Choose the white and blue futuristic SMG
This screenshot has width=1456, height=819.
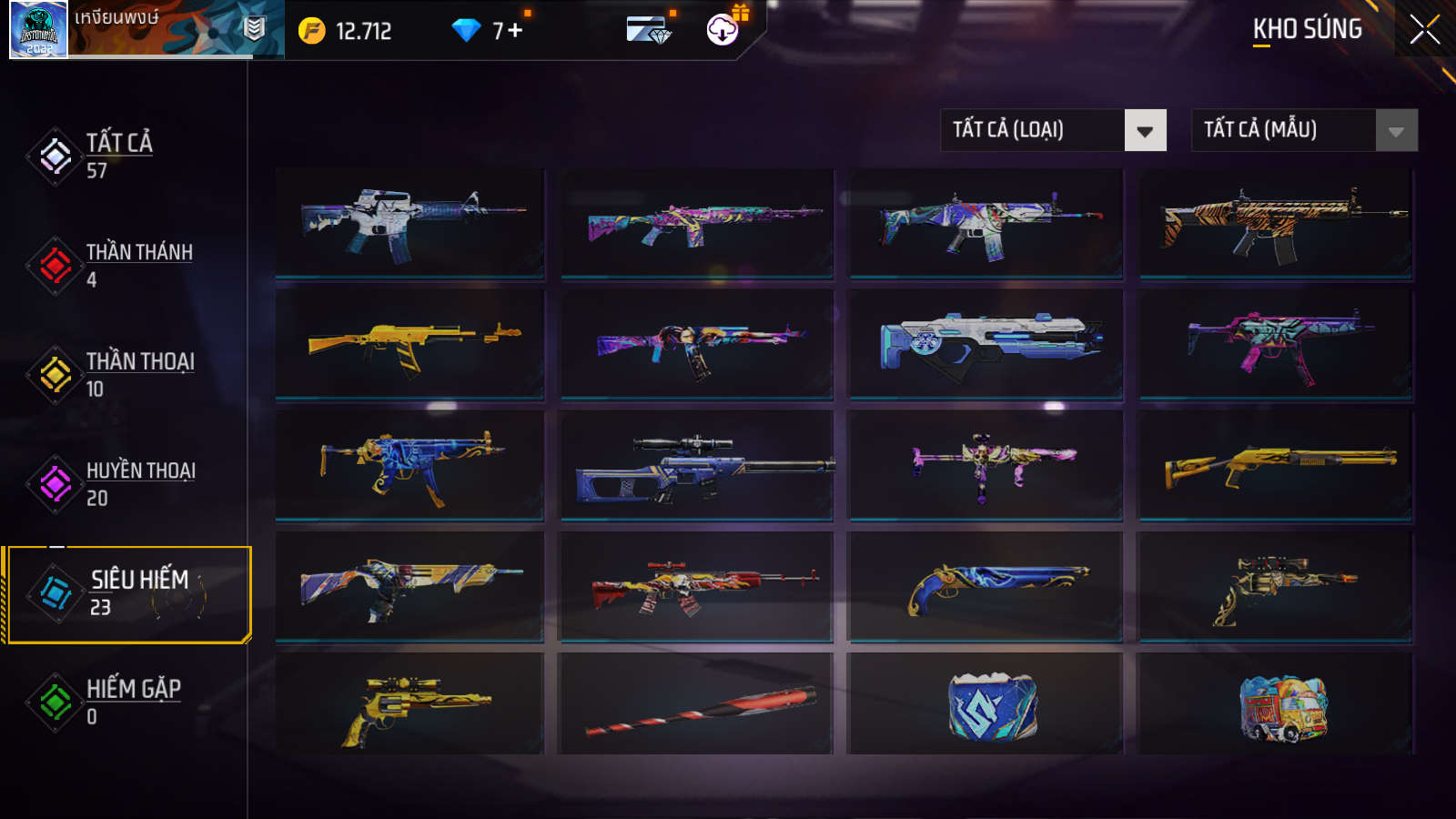[x=986, y=344]
